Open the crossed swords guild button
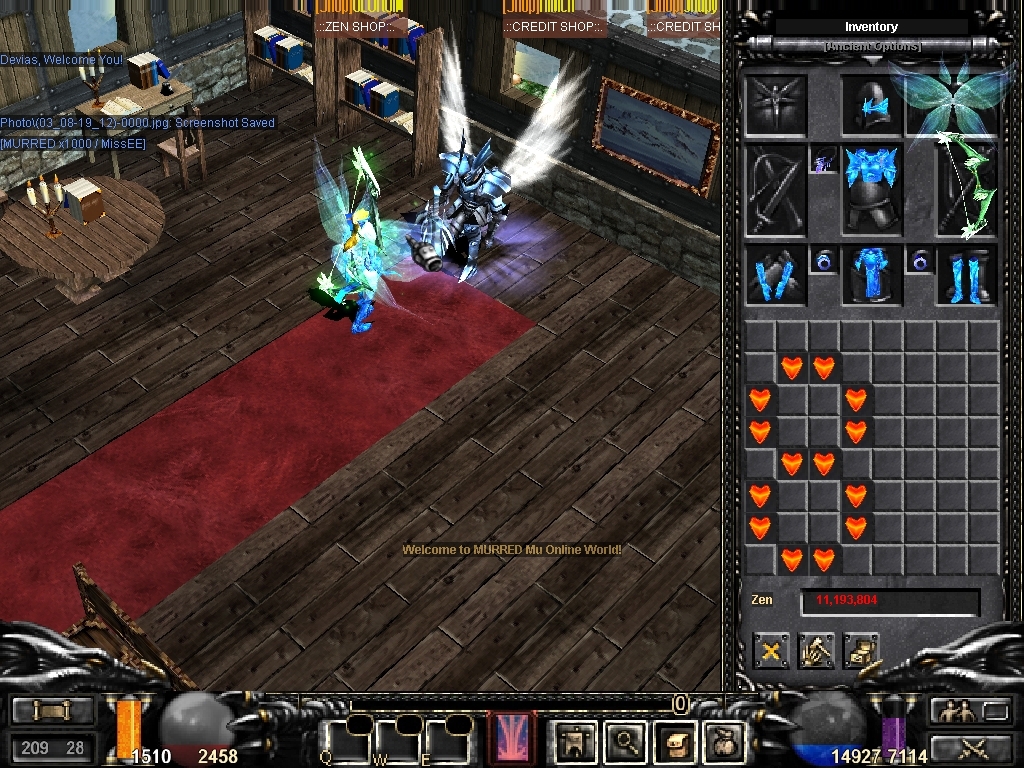This screenshot has width=1024, height=768. [971, 747]
